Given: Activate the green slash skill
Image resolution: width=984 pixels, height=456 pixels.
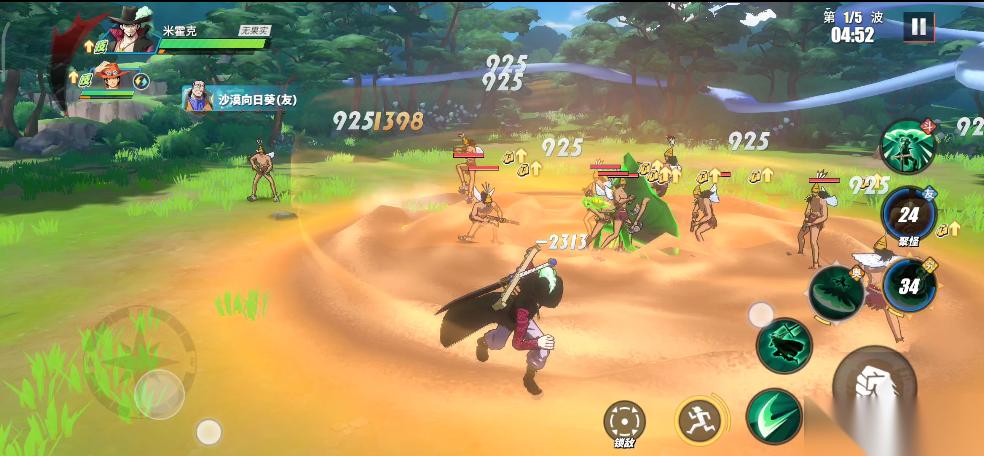Looking at the screenshot, I should click(773, 417).
